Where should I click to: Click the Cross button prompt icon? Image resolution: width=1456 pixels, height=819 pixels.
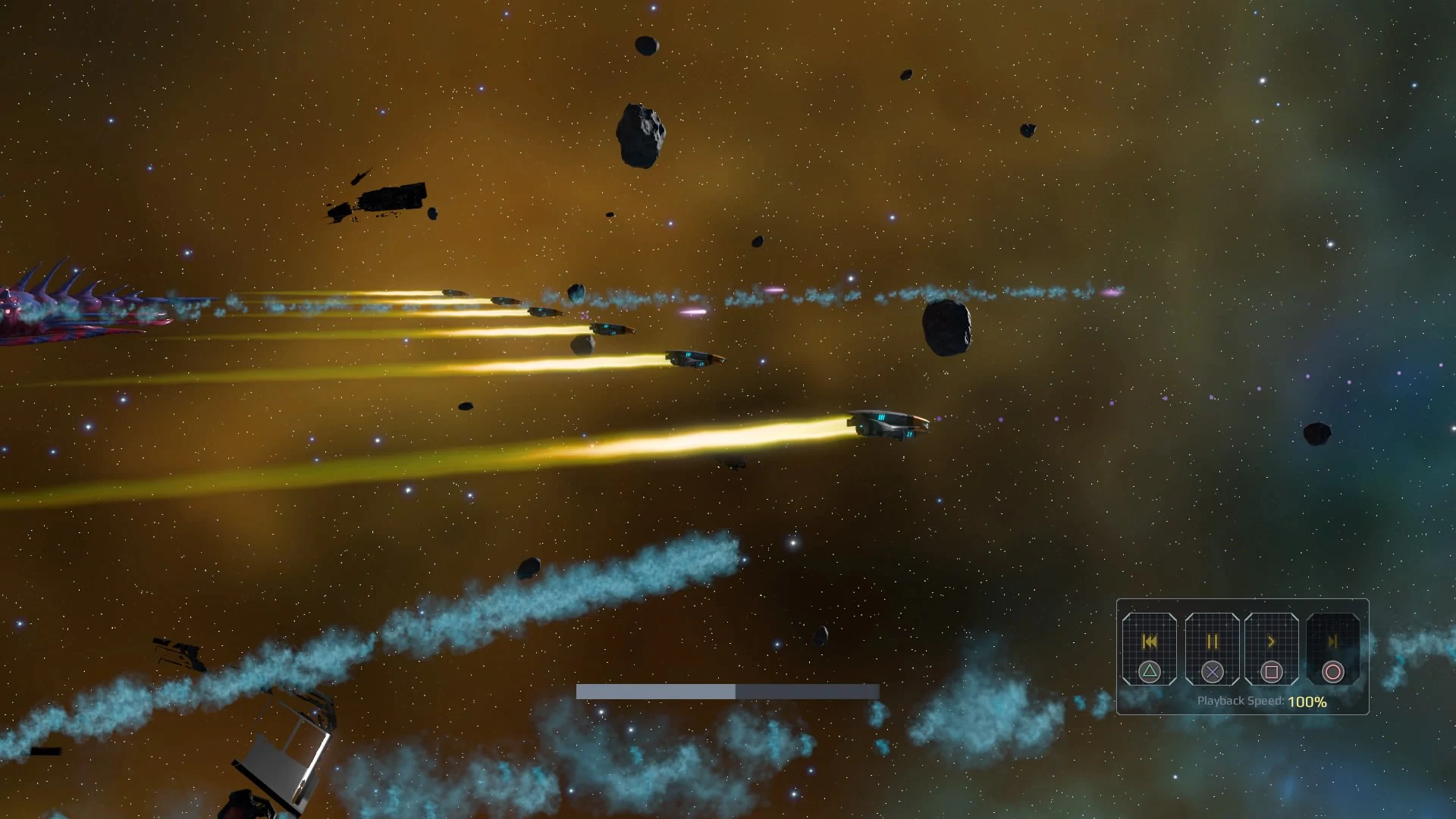click(x=1212, y=672)
